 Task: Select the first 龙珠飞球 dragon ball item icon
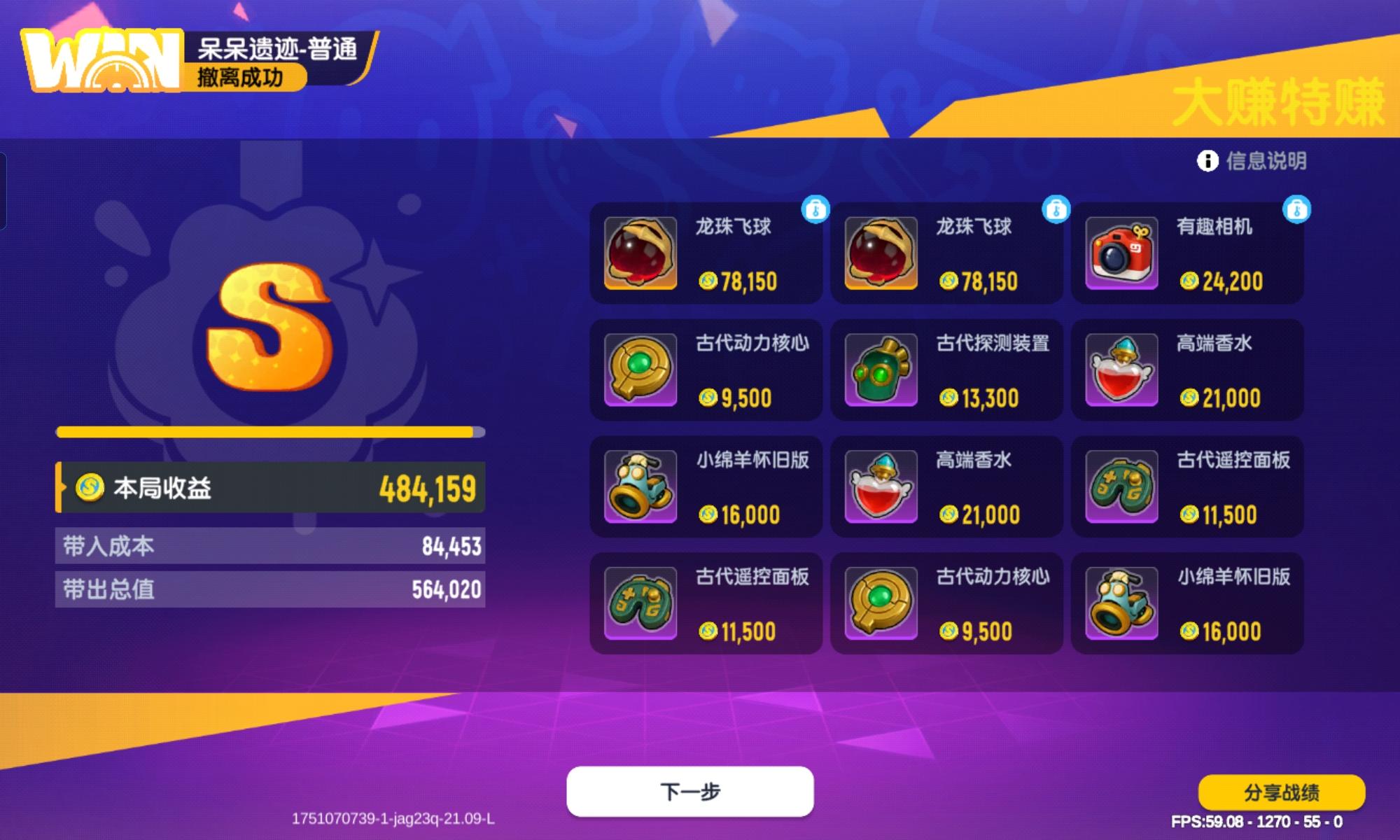point(641,253)
